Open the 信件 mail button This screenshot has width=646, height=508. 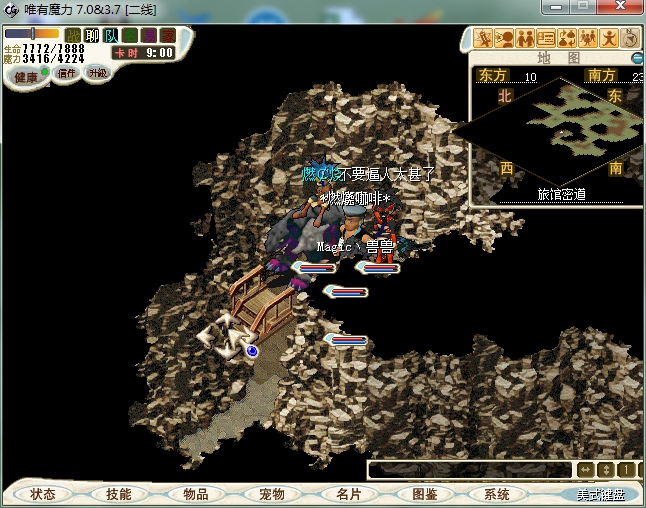pyautogui.click(x=67, y=74)
